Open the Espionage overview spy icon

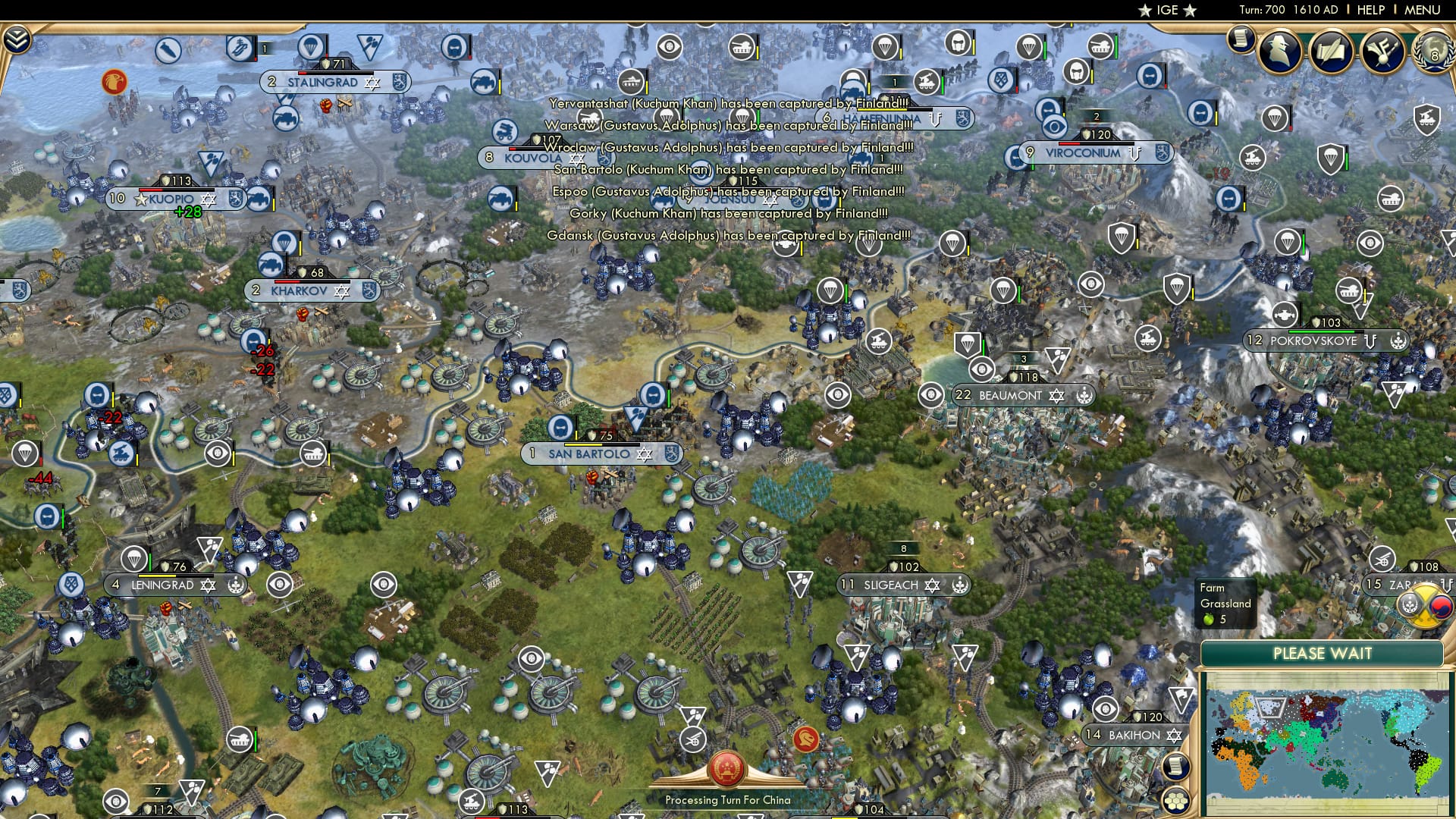(x=1279, y=51)
